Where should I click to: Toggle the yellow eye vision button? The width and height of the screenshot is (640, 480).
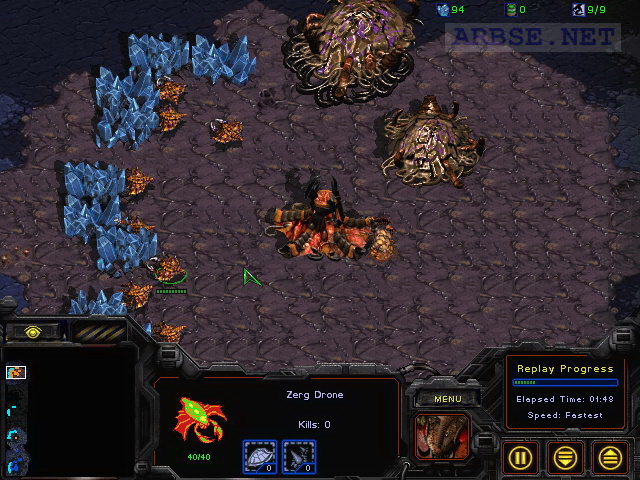[33, 332]
